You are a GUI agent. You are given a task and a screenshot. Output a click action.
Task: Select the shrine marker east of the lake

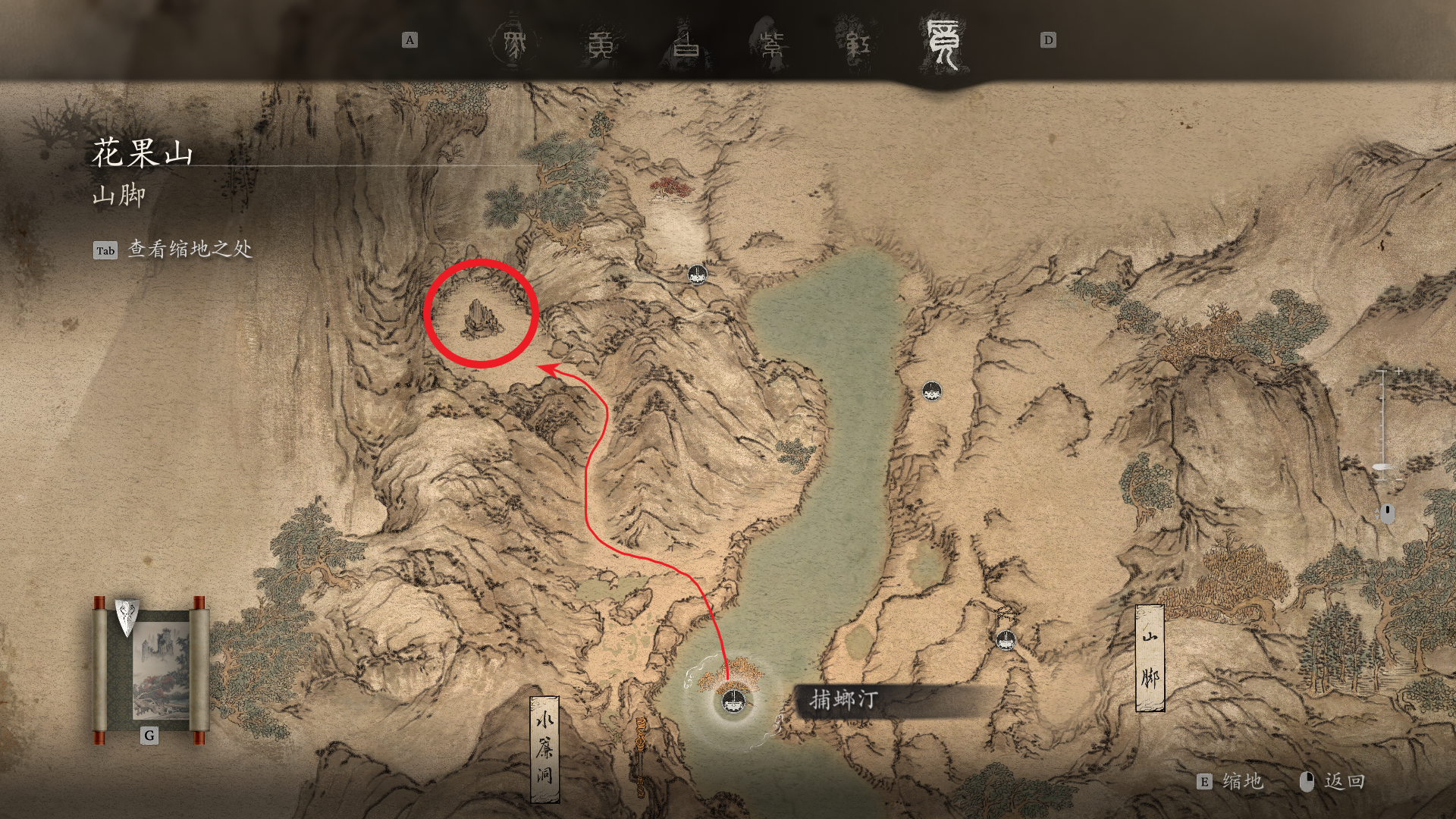[931, 391]
